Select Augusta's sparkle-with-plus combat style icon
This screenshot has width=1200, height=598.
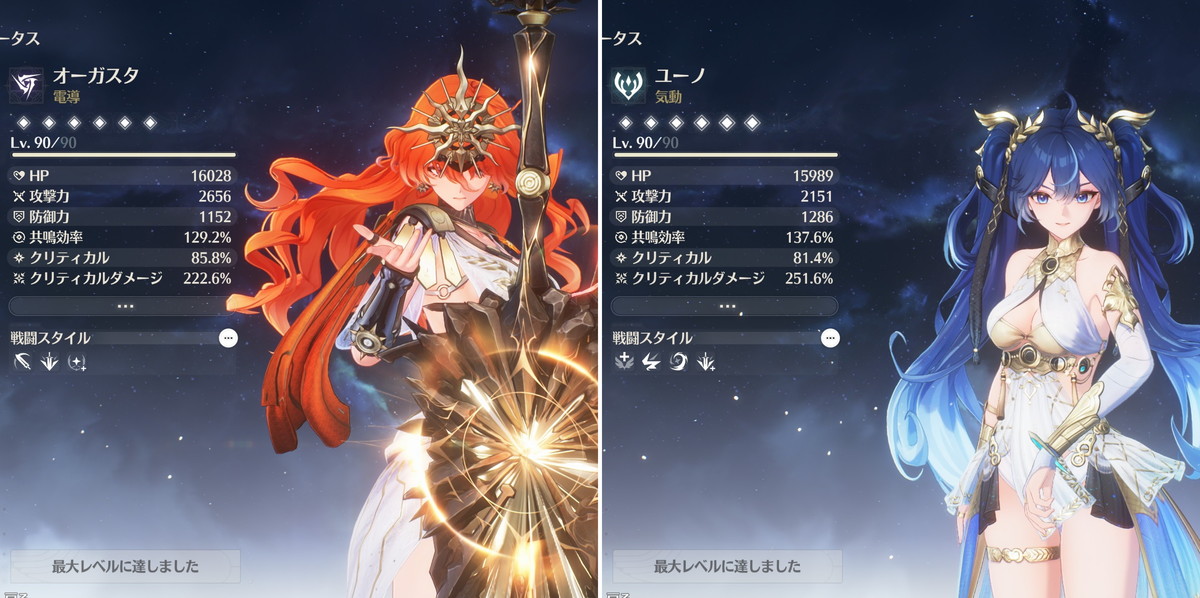click(x=76, y=363)
